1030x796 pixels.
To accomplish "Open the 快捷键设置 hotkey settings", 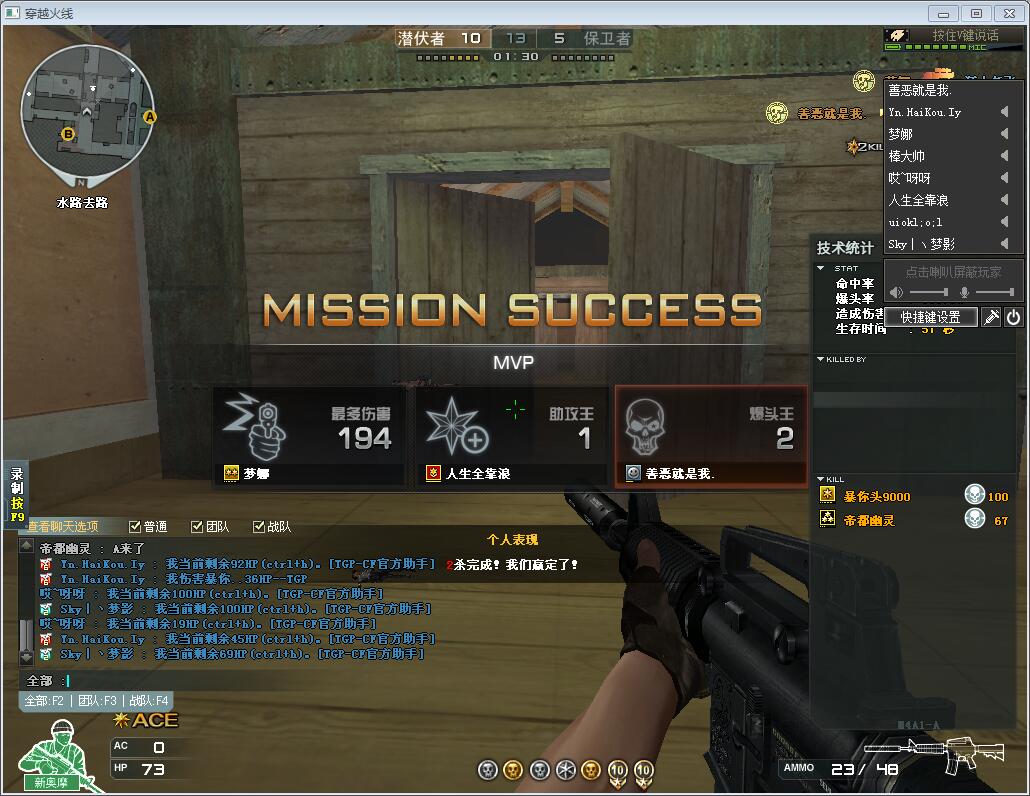I will click(931, 317).
